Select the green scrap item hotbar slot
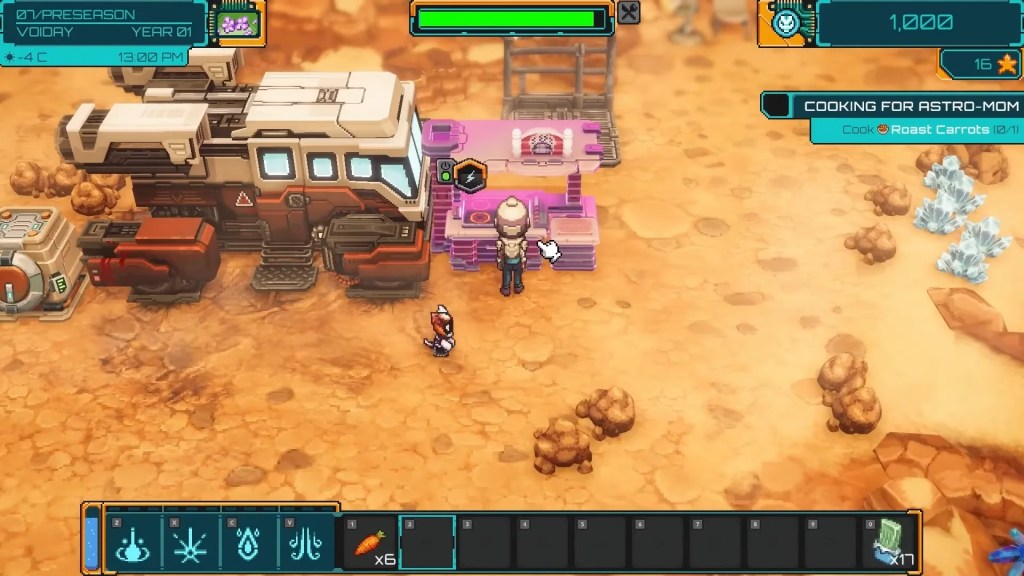The width and height of the screenshot is (1024, 576). pos(890,543)
